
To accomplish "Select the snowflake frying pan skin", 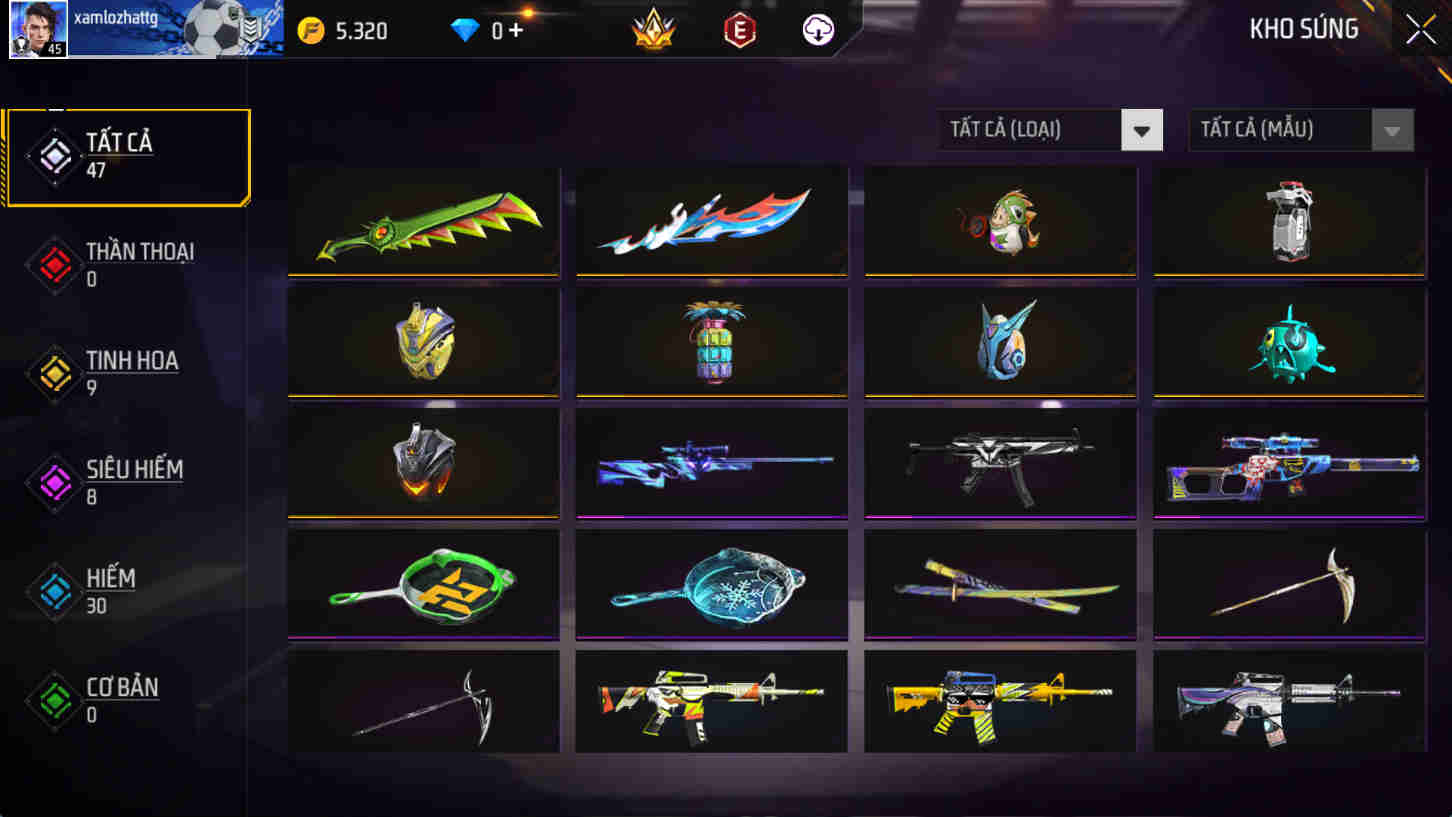I will point(711,586).
